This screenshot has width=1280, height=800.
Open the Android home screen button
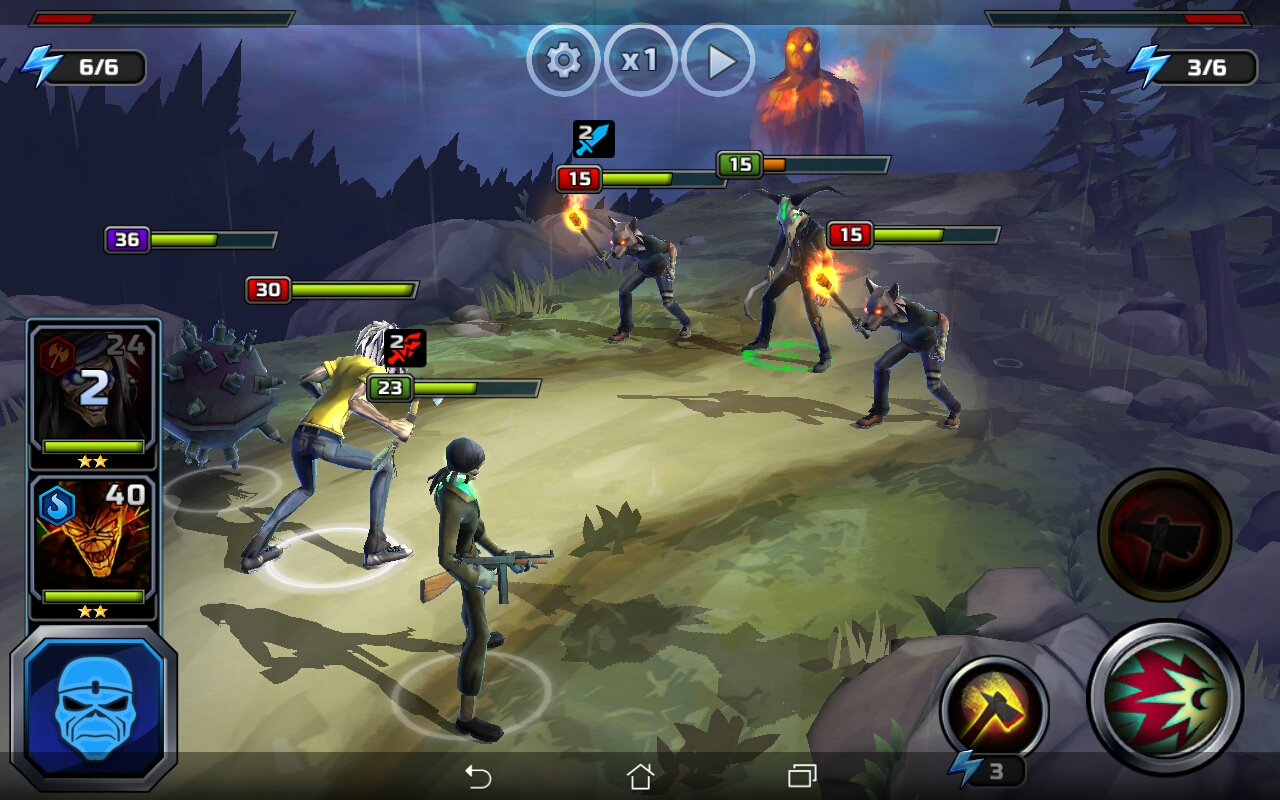(640, 776)
